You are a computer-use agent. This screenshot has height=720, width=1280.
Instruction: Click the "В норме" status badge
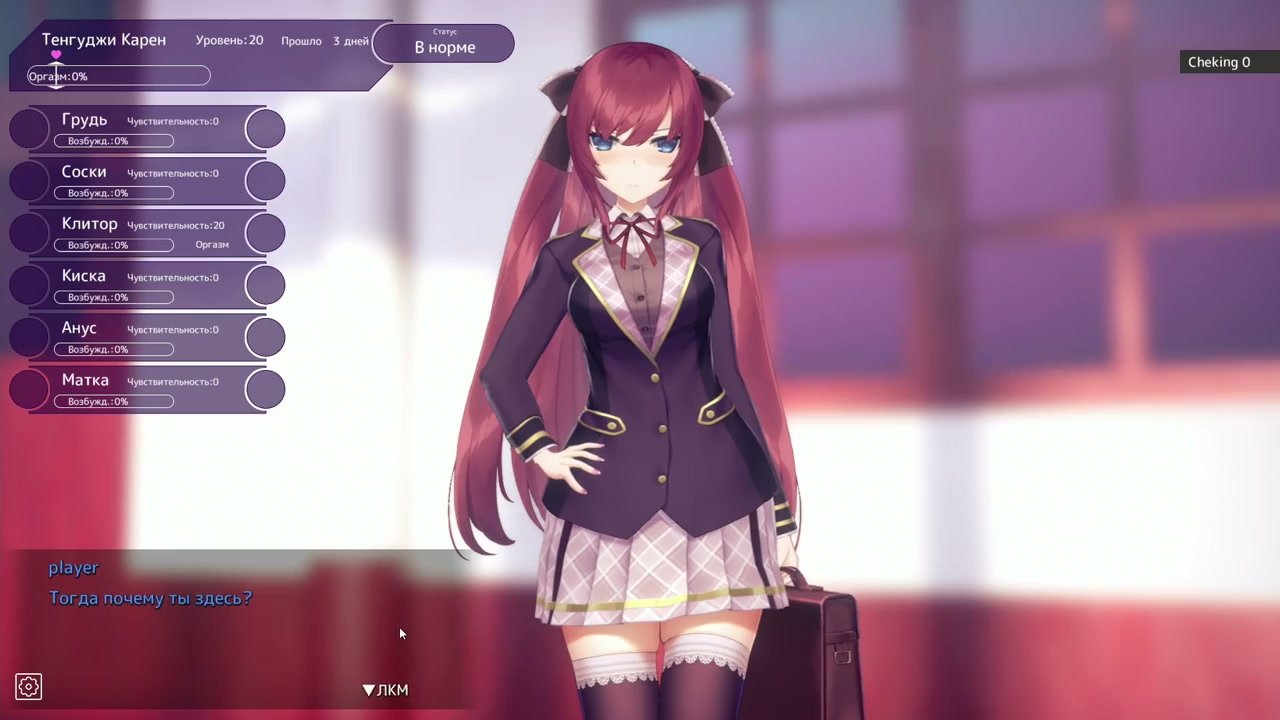[x=444, y=44]
